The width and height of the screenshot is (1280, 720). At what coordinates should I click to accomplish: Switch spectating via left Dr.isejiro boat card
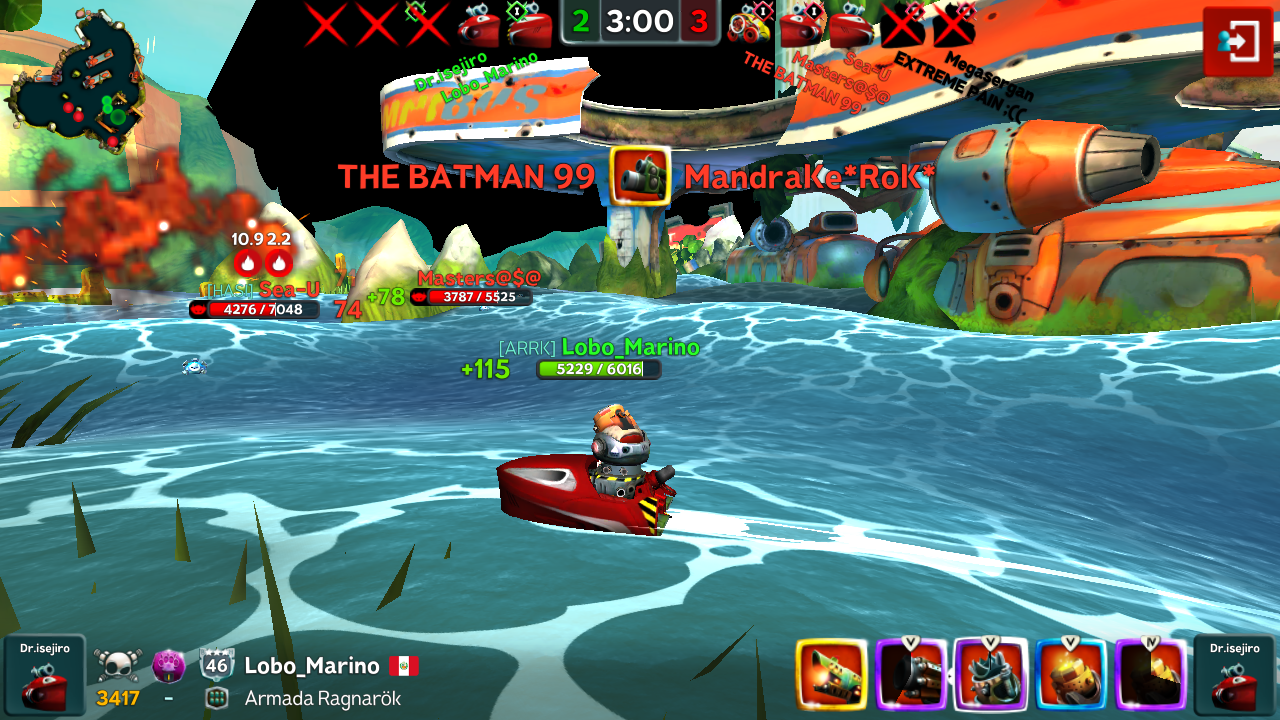point(44,677)
